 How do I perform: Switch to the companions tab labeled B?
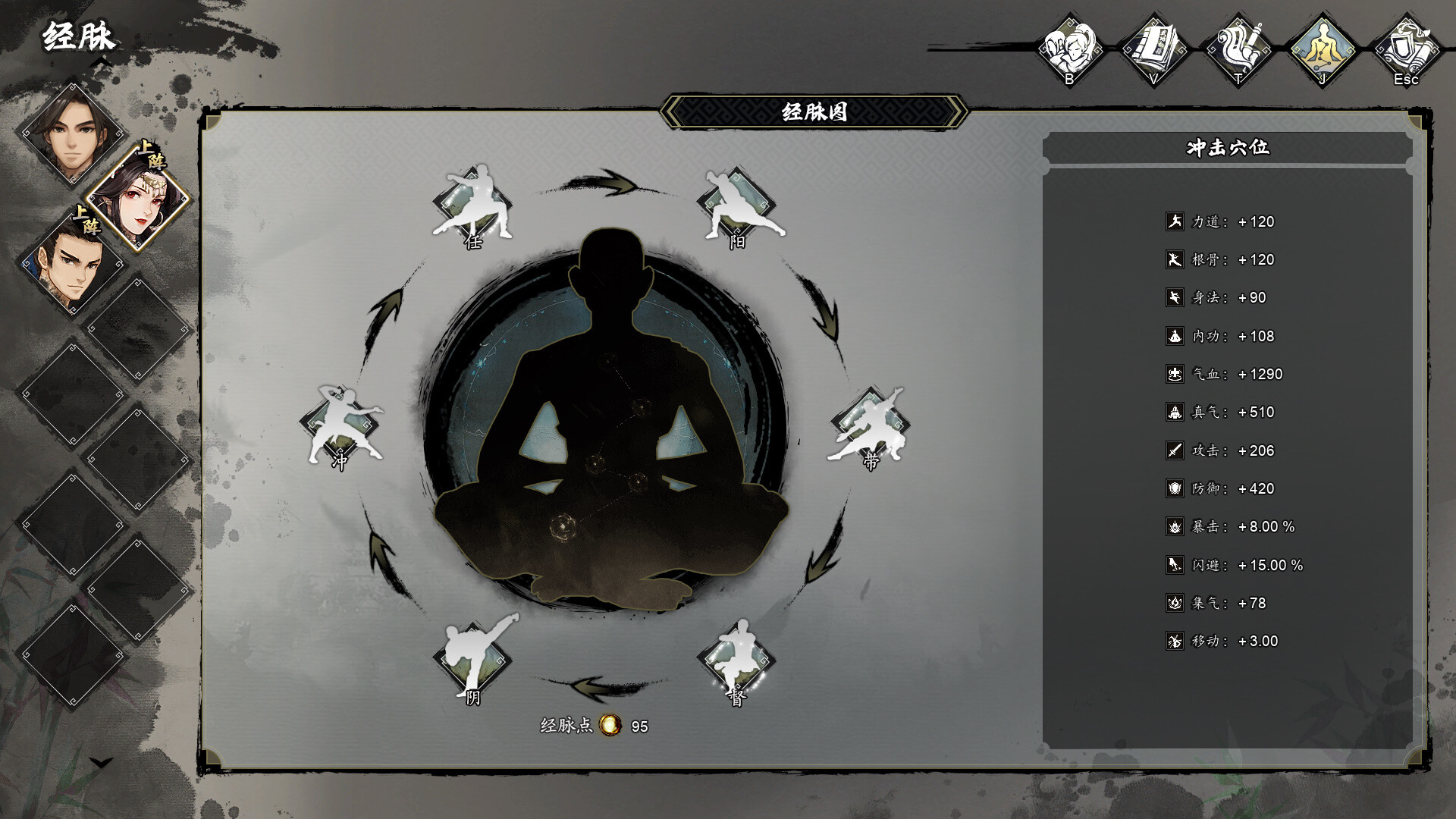tap(1071, 45)
